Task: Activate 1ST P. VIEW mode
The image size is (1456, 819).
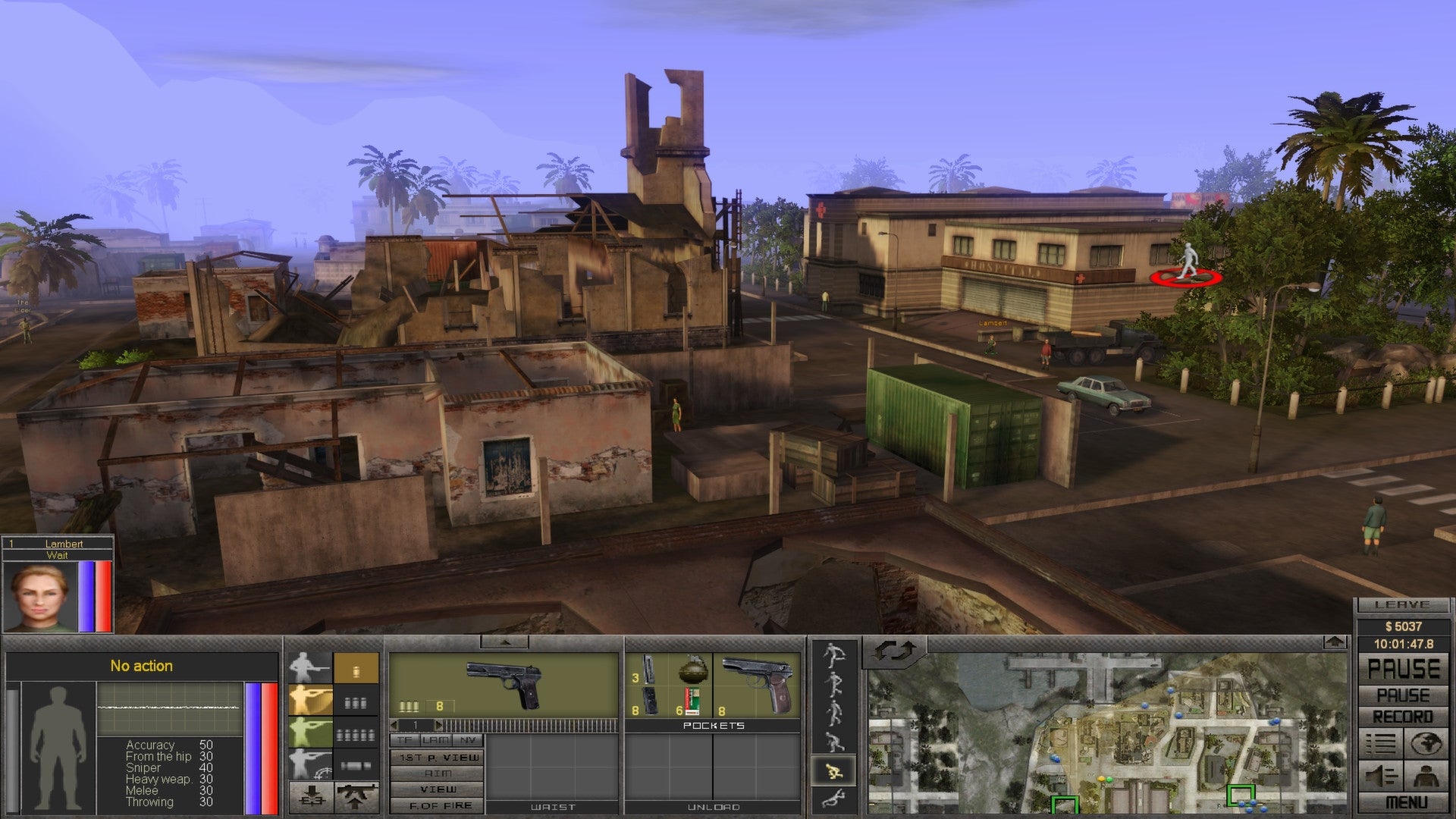Action: 438,758
